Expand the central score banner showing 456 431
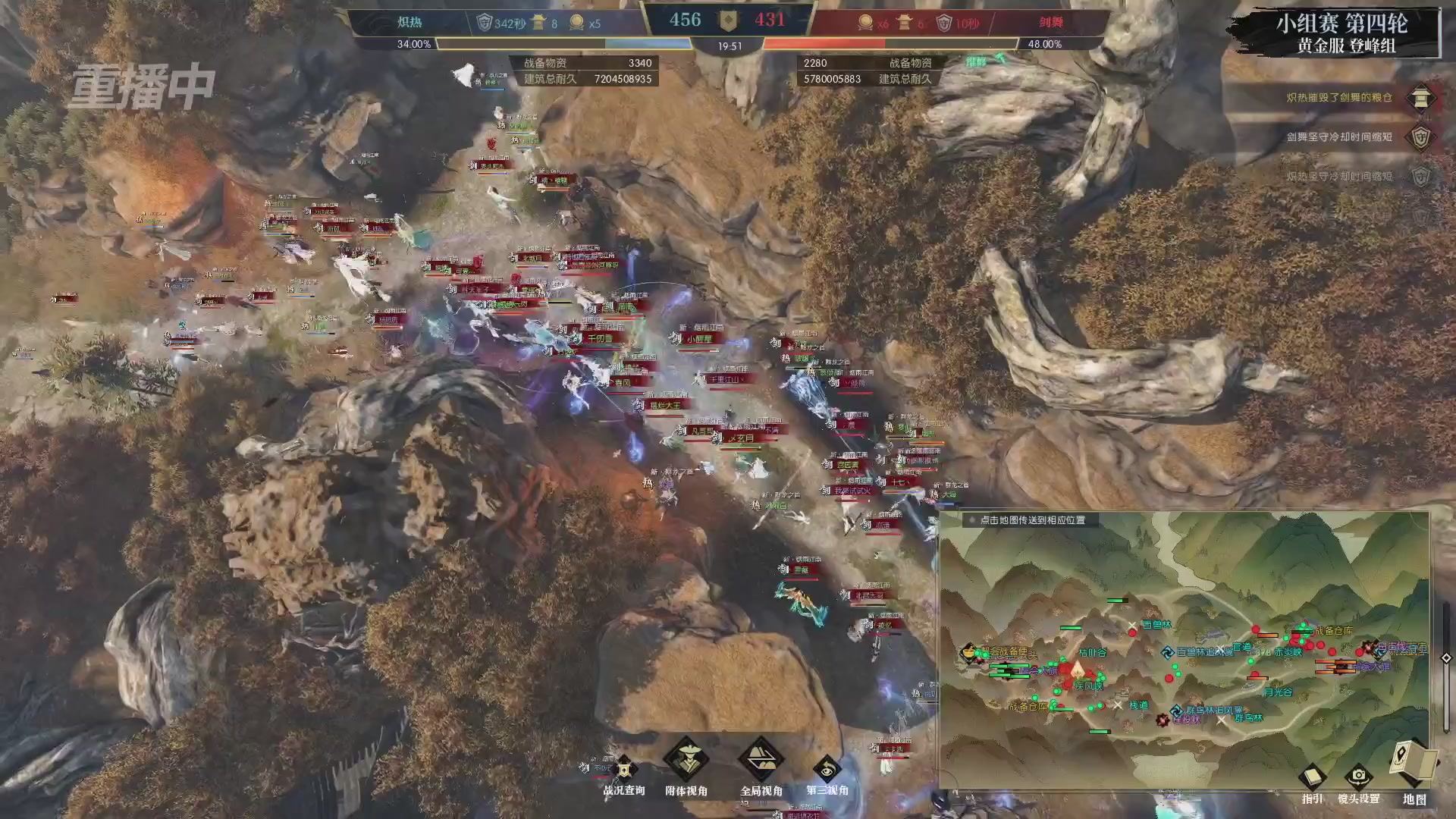Image resolution: width=1456 pixels, height=819 pixels. coord(728,20)
